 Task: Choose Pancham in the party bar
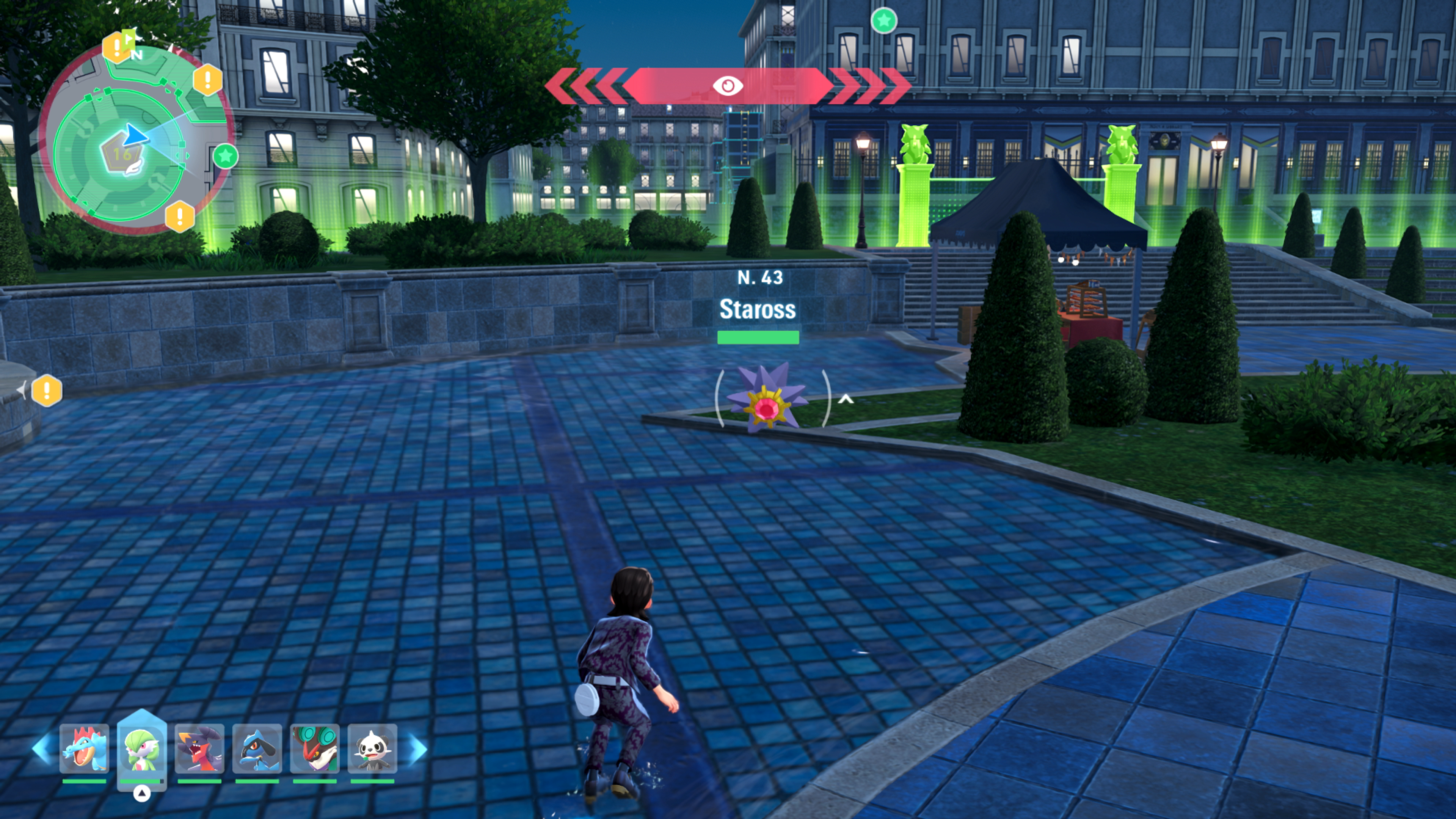372,748
